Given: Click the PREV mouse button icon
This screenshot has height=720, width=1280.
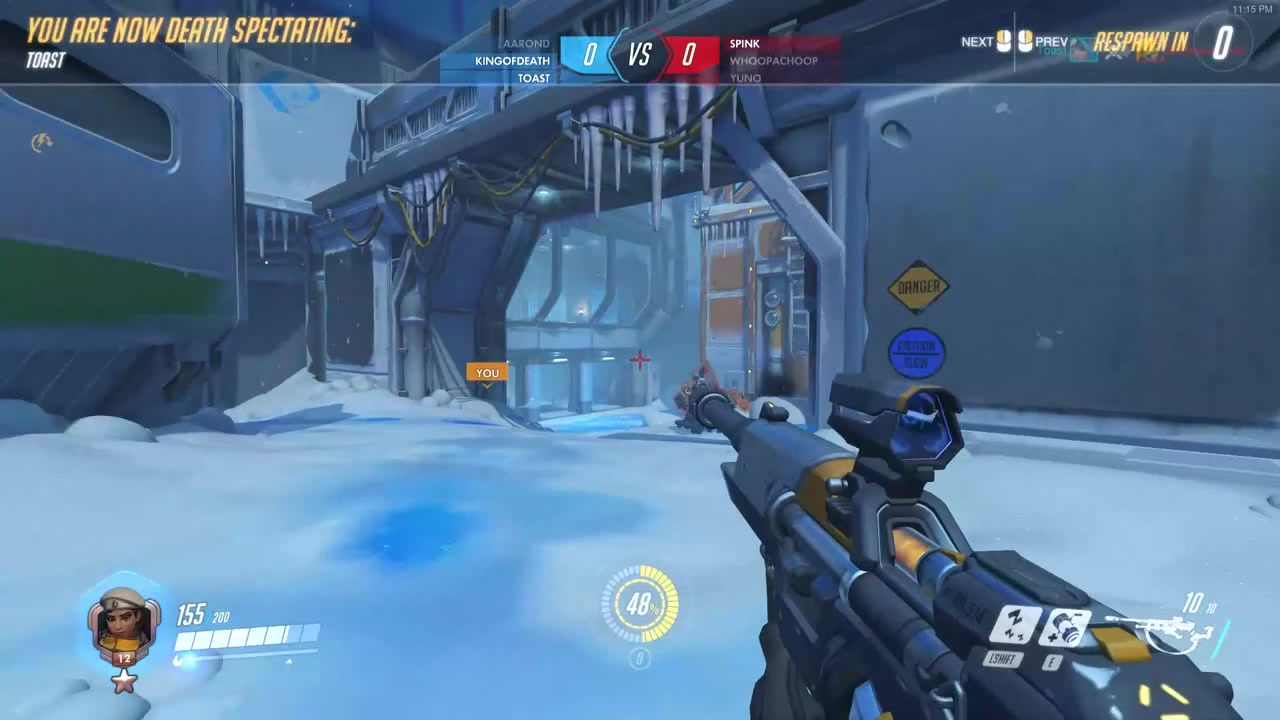Looking at the screenshot, I should click(x=1025, y=41).
